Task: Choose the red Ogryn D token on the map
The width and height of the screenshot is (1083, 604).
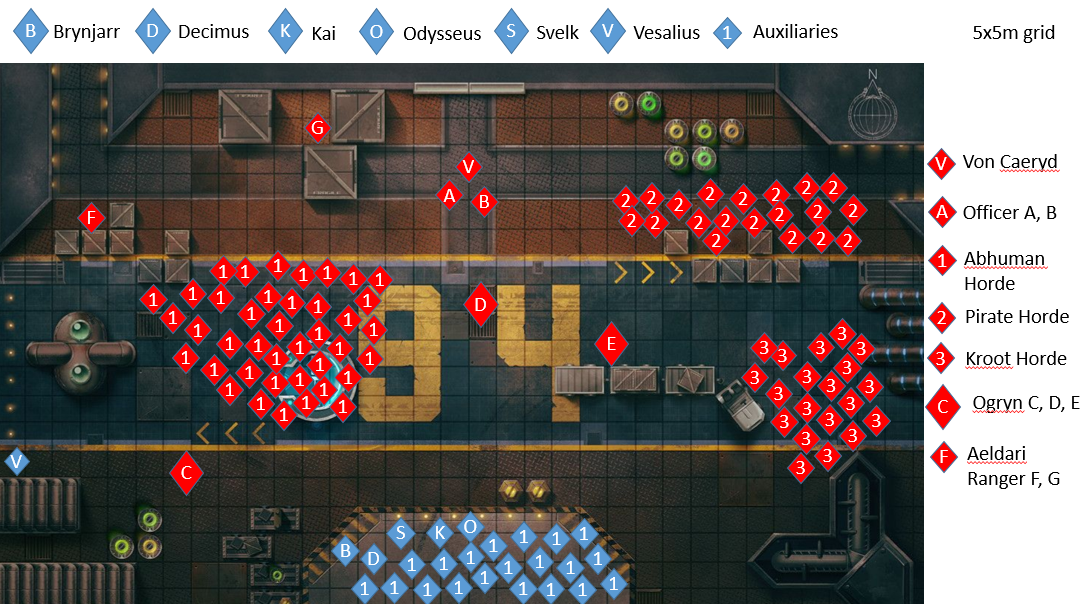Action: click(481, 305)
